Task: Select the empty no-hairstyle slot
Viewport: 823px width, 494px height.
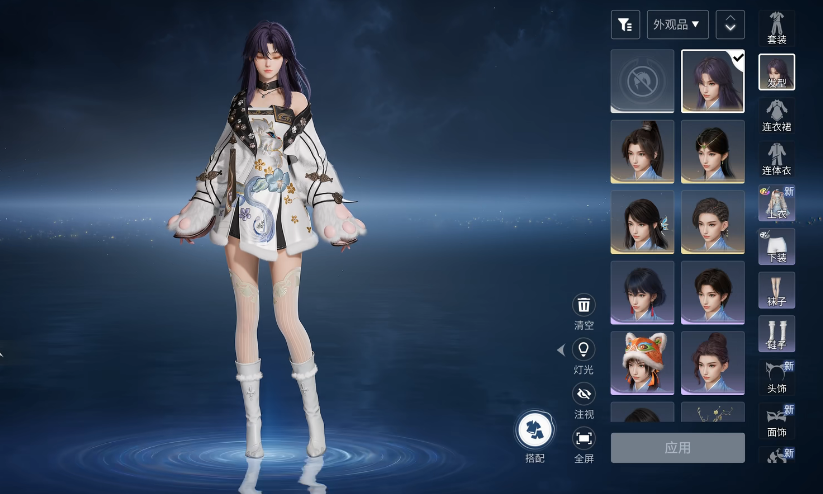Action: click(642, 81)
